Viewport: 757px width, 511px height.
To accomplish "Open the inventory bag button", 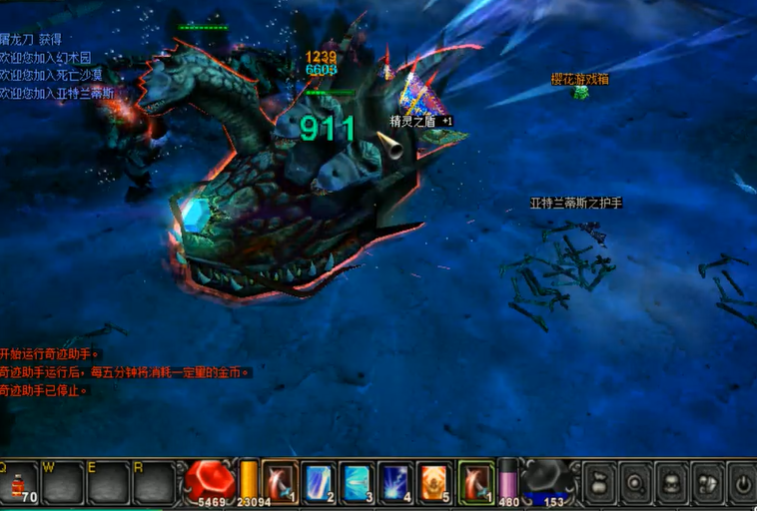I will [599, 483].
